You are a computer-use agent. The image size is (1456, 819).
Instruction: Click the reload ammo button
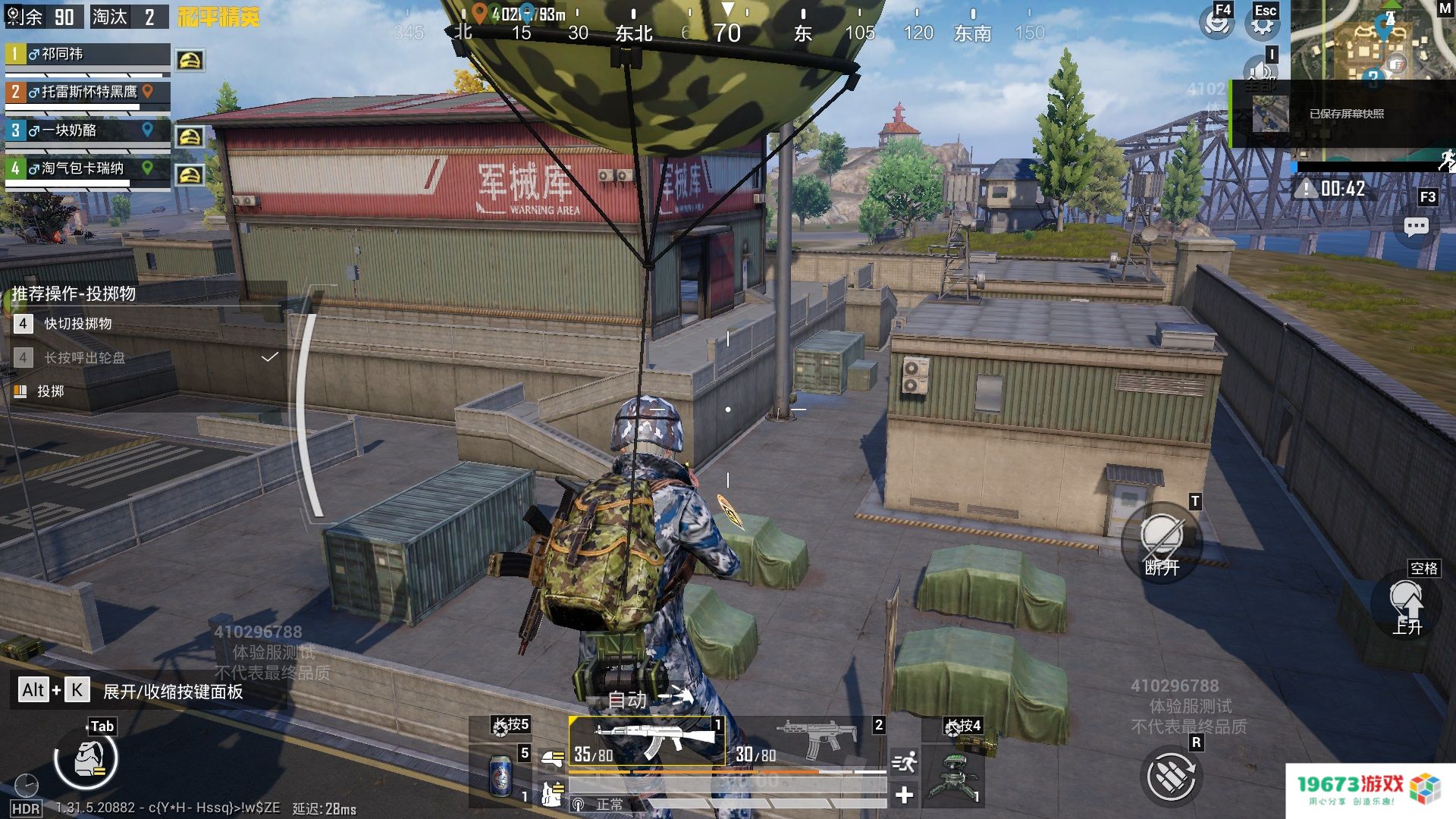pos(1170,776)
